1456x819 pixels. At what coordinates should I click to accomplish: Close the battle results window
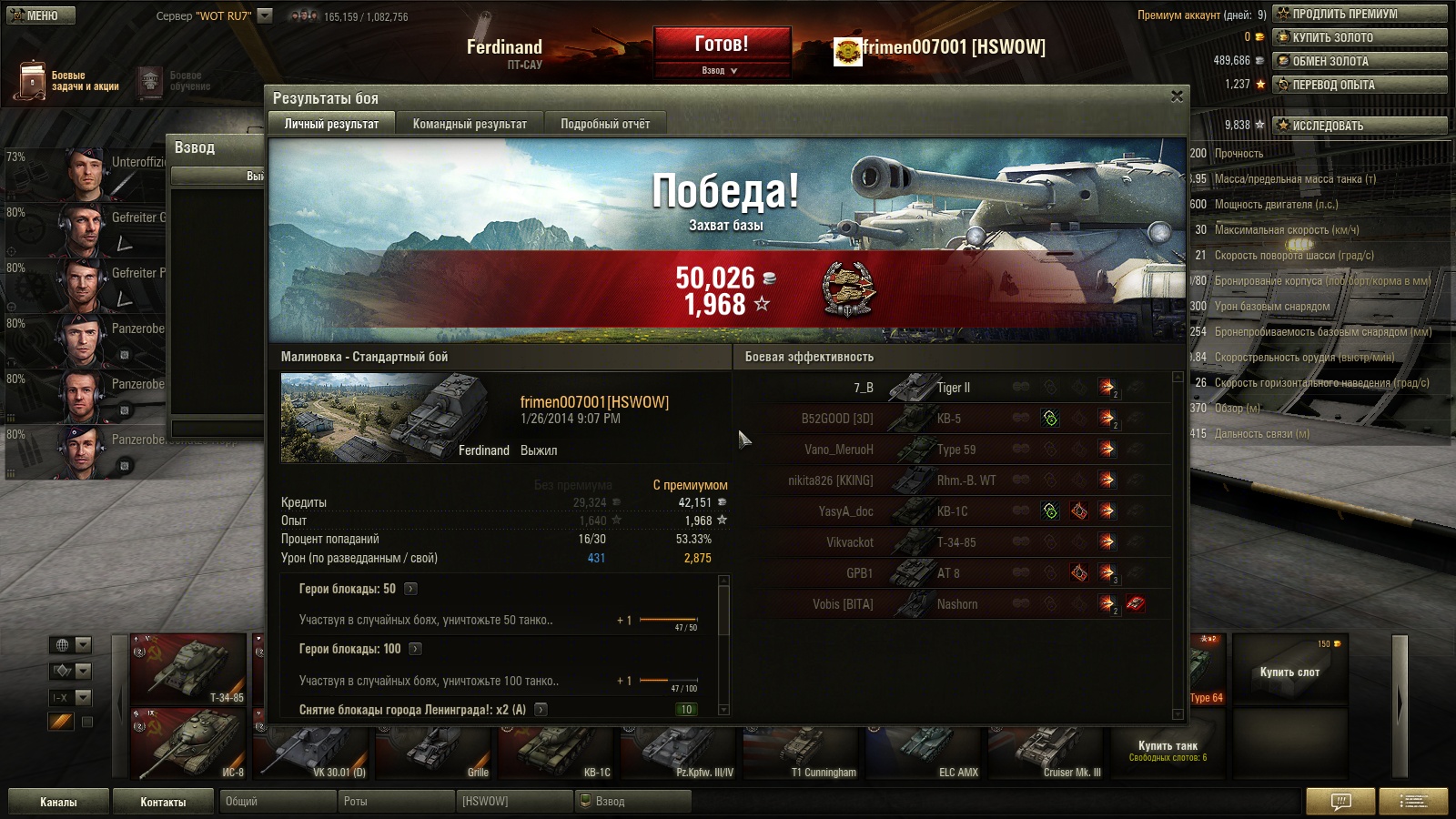[1177, 96]
